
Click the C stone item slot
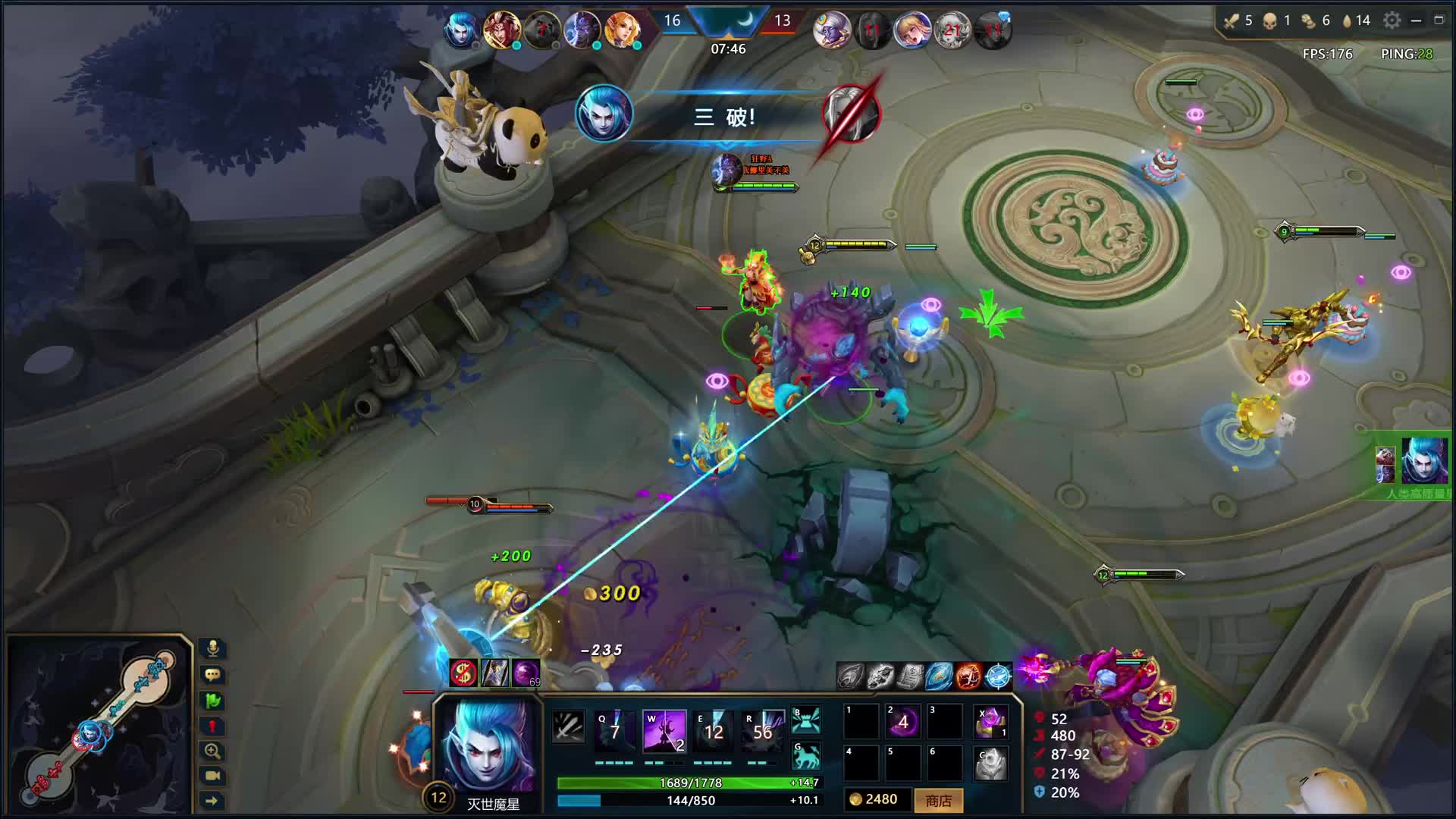[x=991, y=764]
